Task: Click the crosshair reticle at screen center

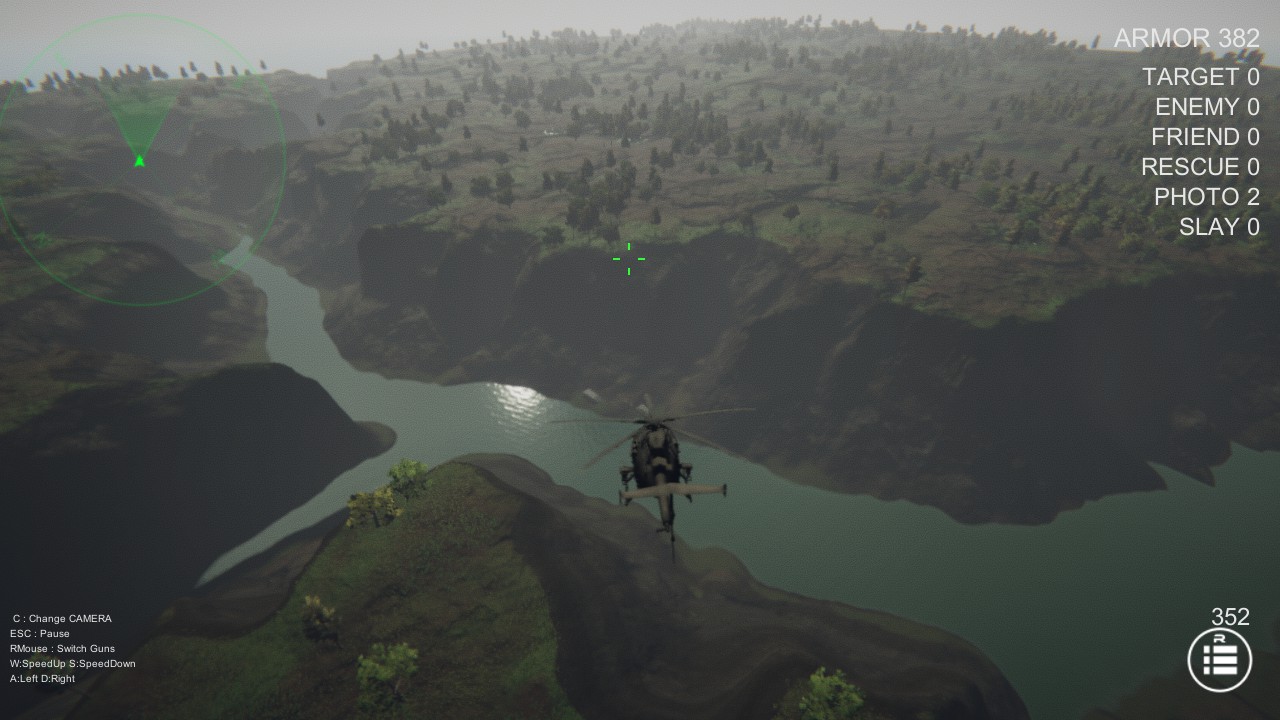Action: click(628, 259)
